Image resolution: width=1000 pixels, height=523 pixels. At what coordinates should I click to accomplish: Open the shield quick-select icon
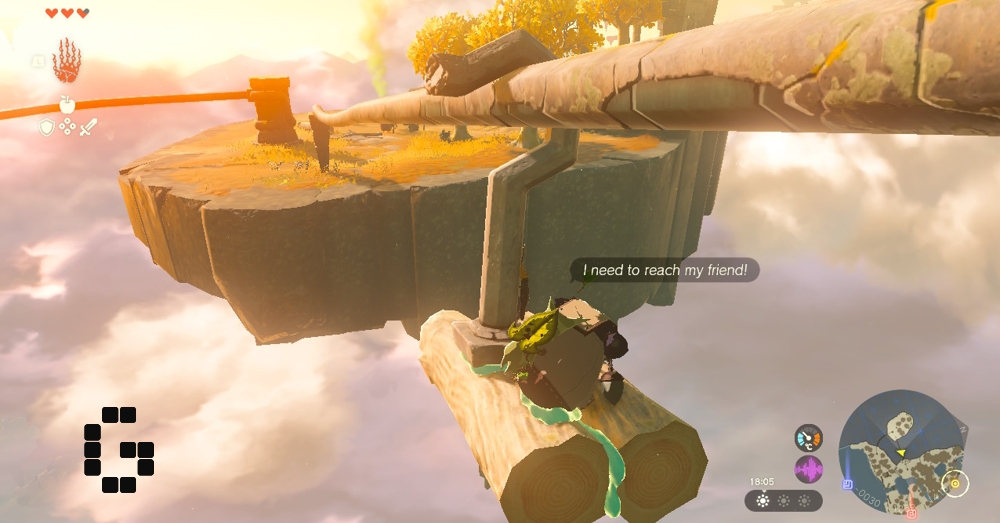point(46,127)
